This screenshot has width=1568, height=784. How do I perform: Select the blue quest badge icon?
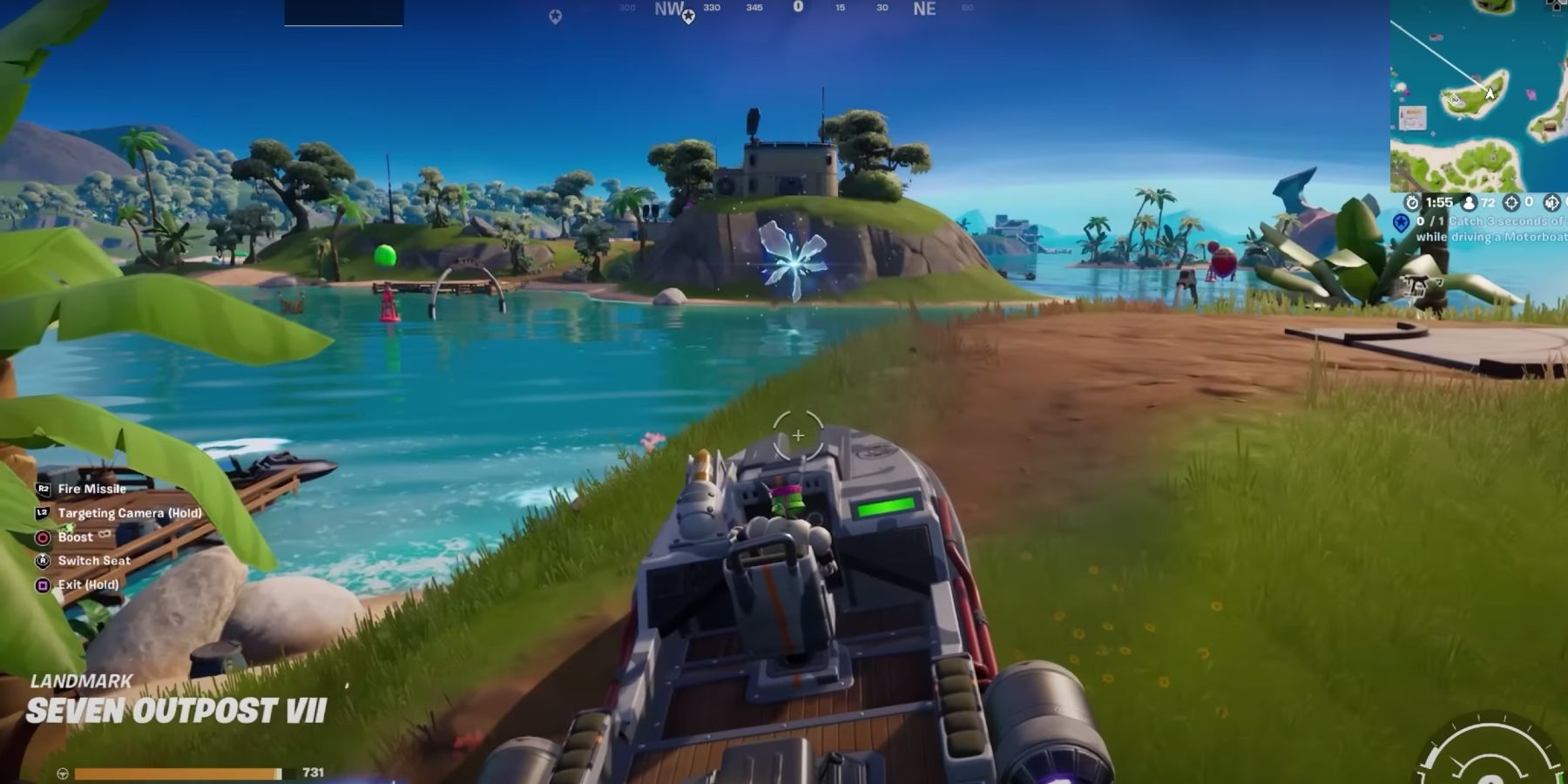click(1402, 221)
